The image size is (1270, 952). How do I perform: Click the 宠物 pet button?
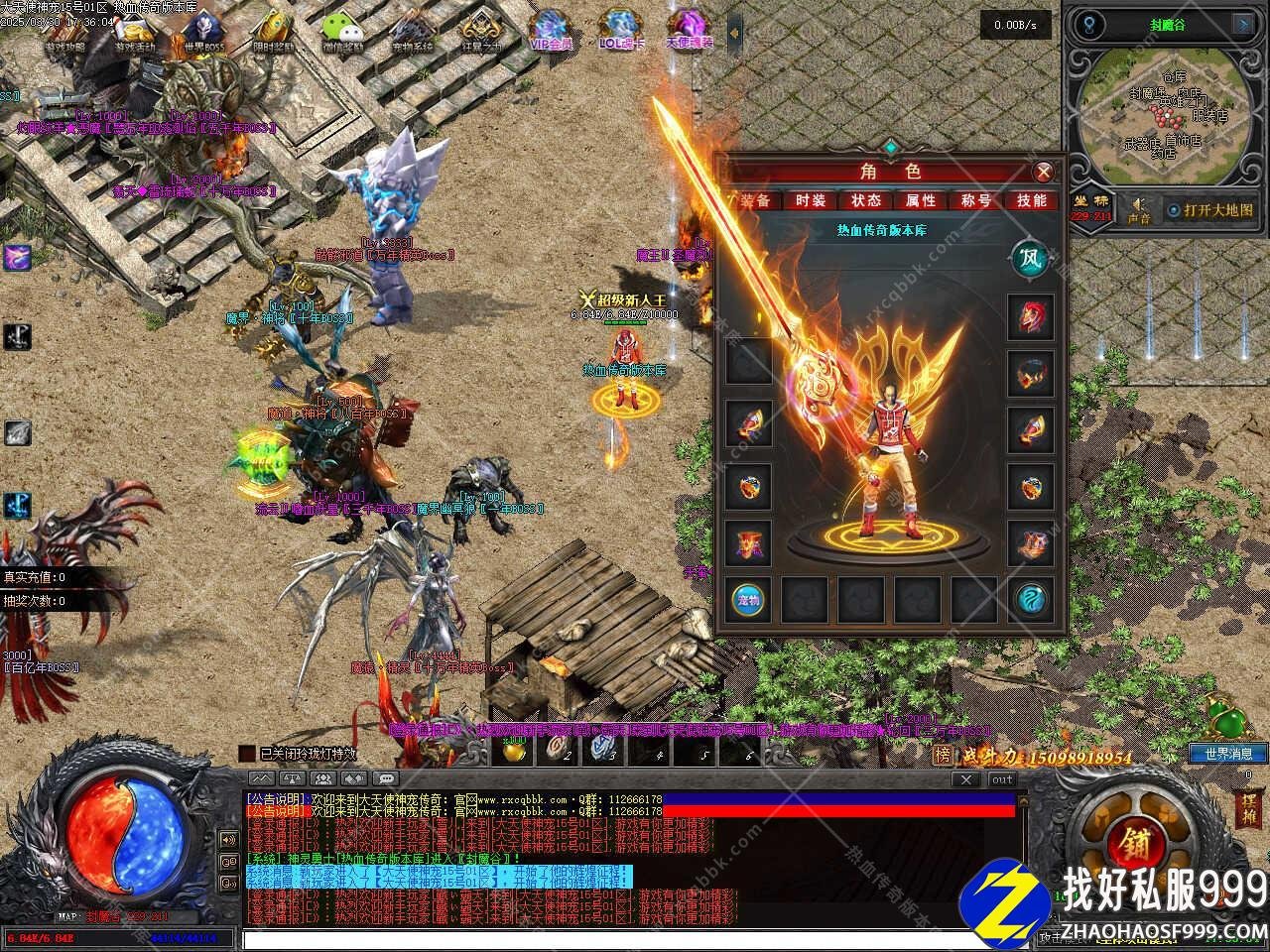(x=748, y=599)
